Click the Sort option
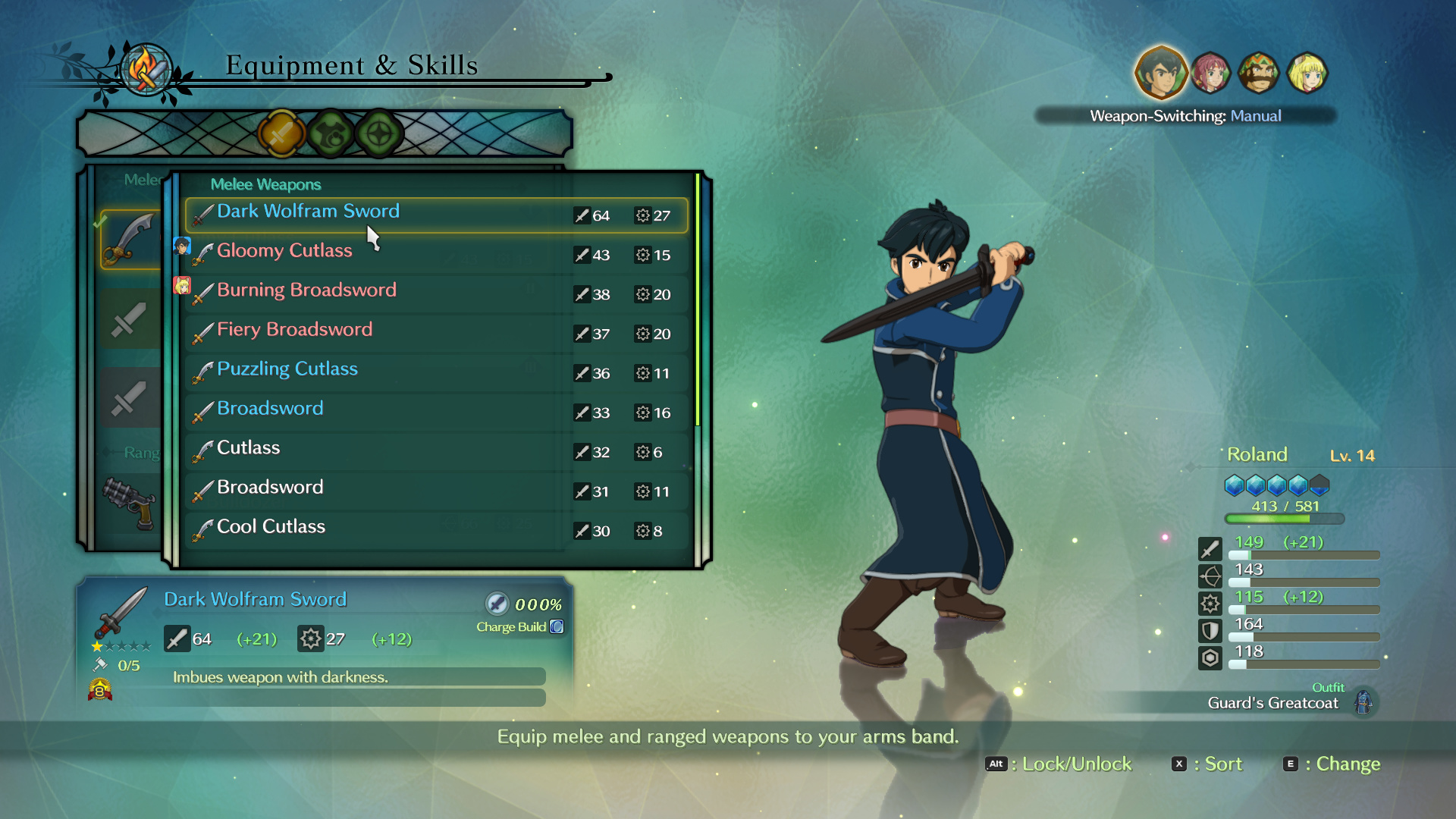Screen dimensions: 1456x819 [x=1208, y=764]
